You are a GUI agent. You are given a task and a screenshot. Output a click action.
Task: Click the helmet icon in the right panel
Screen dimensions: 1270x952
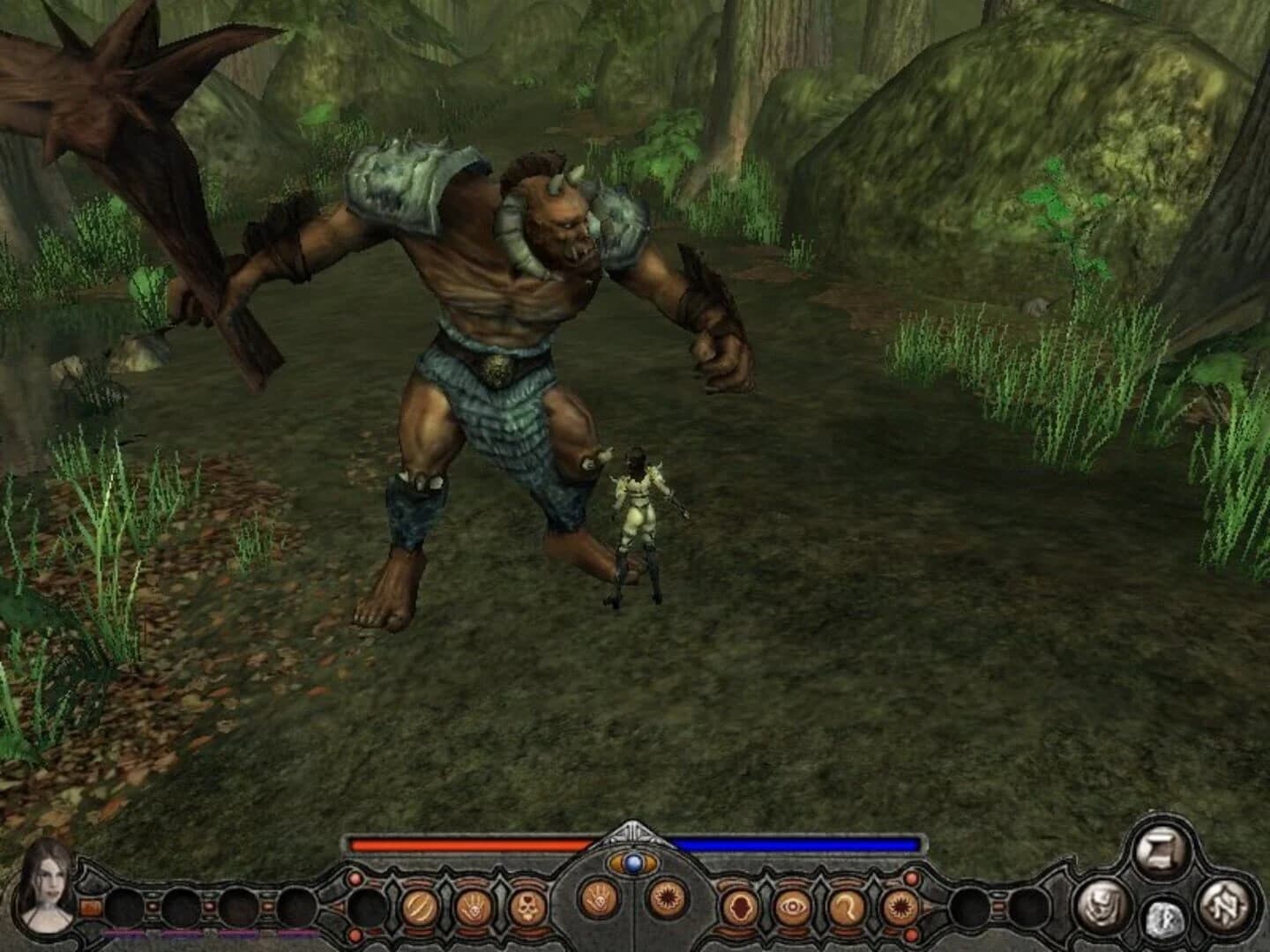[1101, 905]
